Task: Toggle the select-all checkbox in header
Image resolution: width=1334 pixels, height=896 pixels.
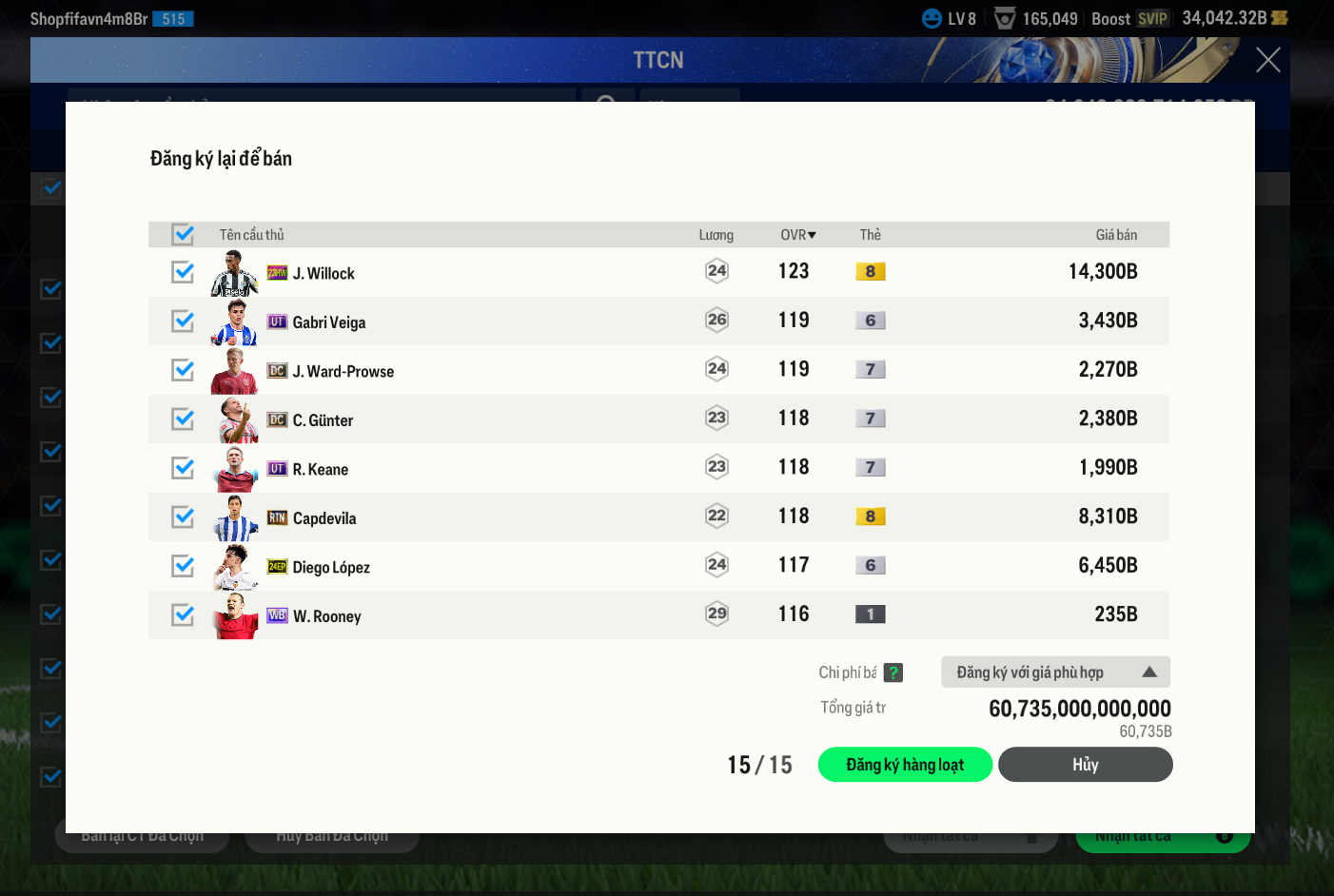Action: pyautogui.click(x=183, y=234)
